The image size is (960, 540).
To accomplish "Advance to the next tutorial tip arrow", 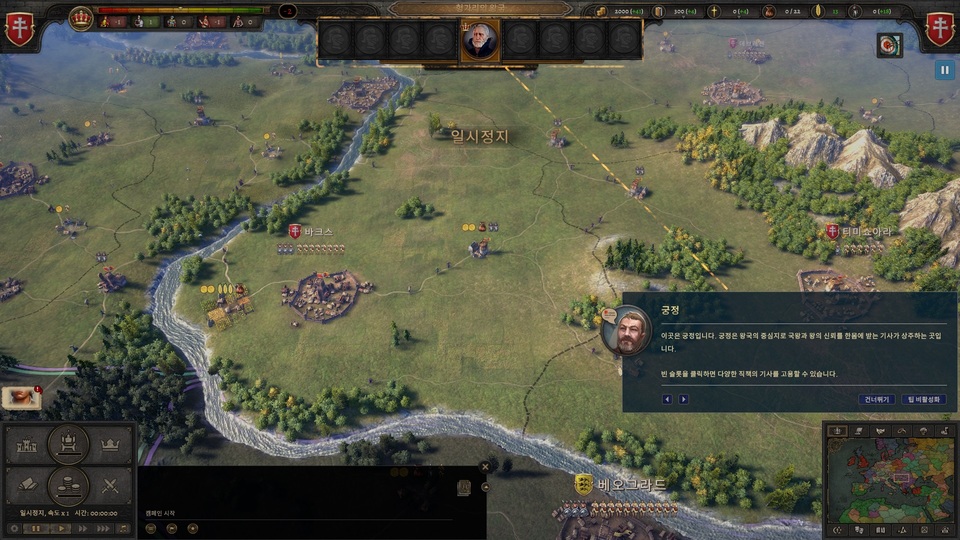I will (683, 399).
